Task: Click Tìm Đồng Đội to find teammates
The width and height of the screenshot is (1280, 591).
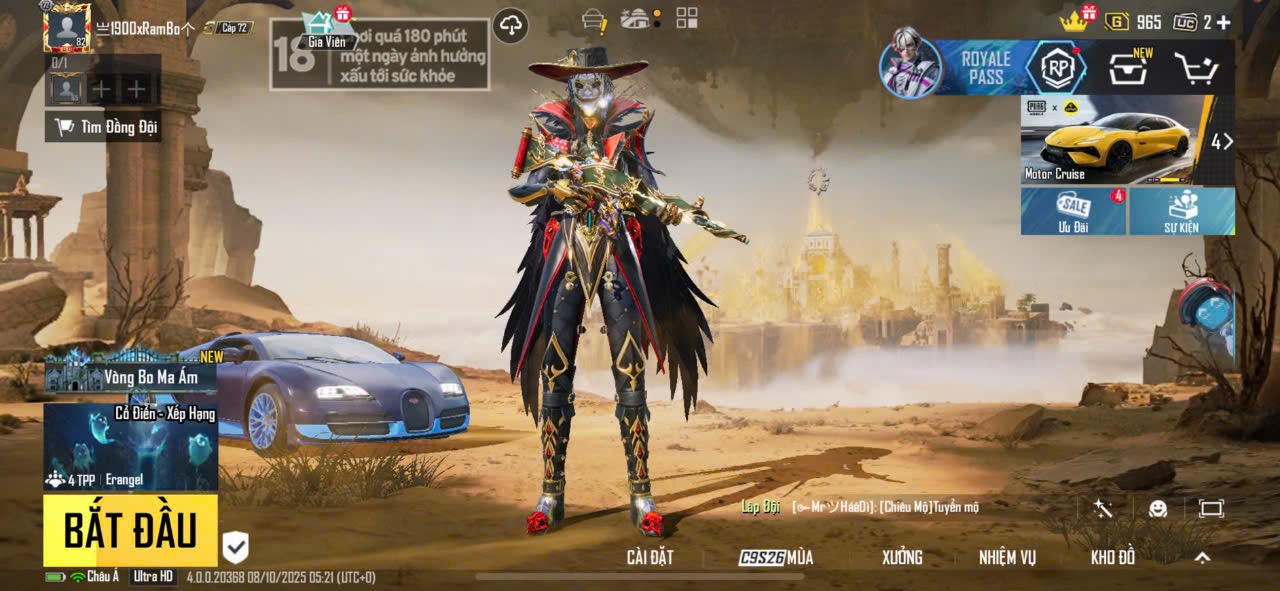Action: pos(106,127)
